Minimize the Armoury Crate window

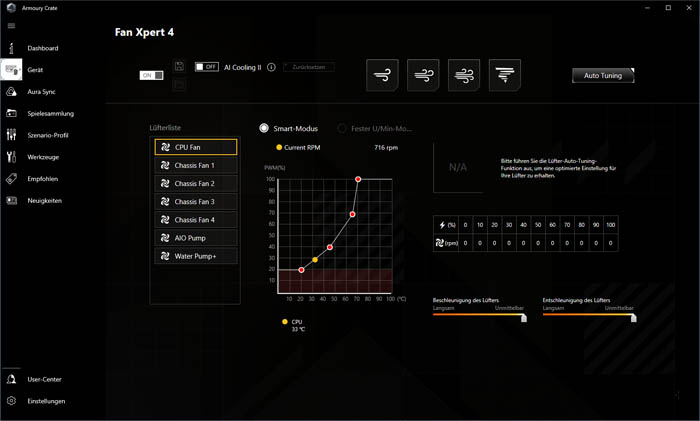647,8
